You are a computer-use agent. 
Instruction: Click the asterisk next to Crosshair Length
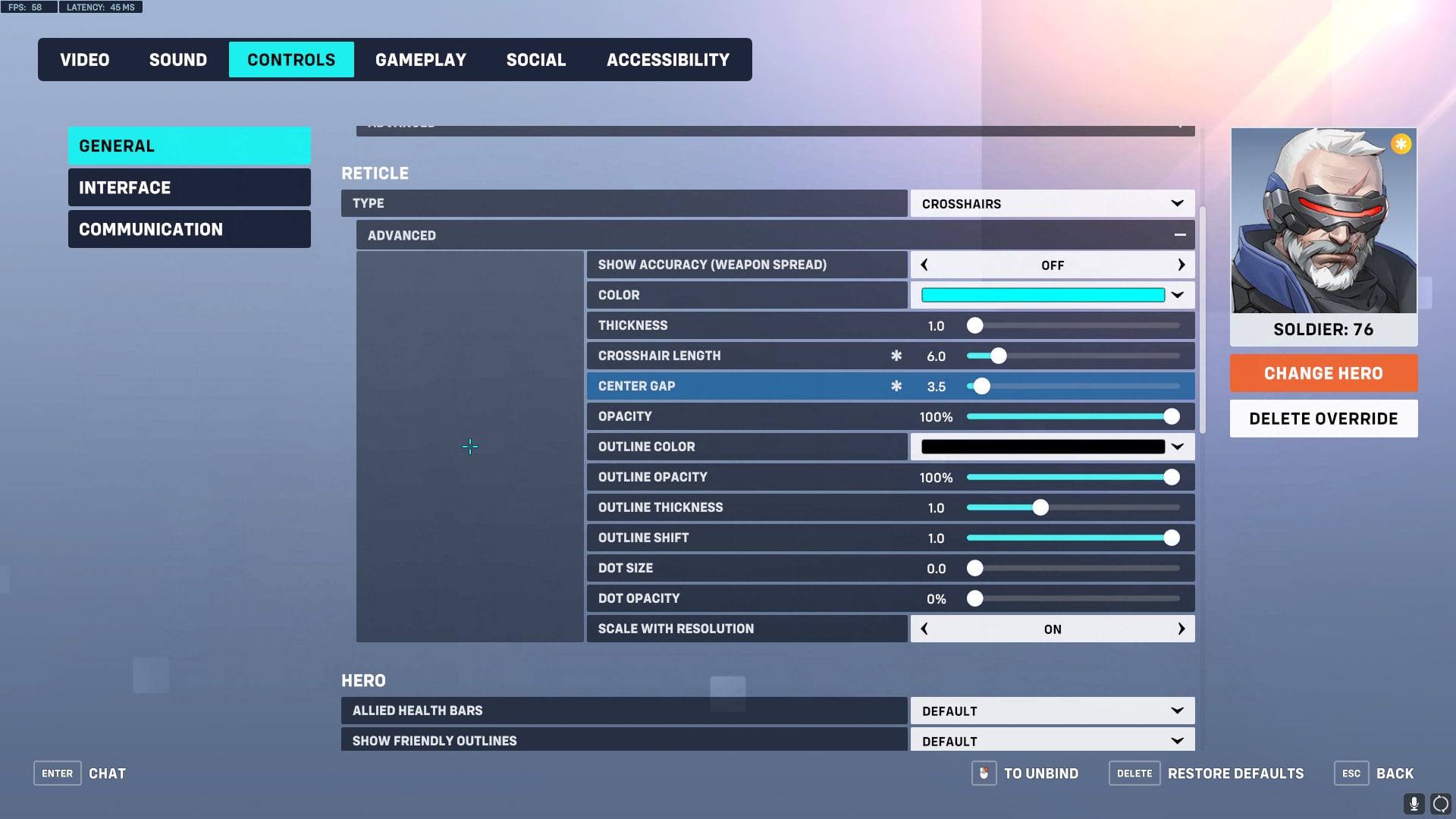(x=897, y=355)
